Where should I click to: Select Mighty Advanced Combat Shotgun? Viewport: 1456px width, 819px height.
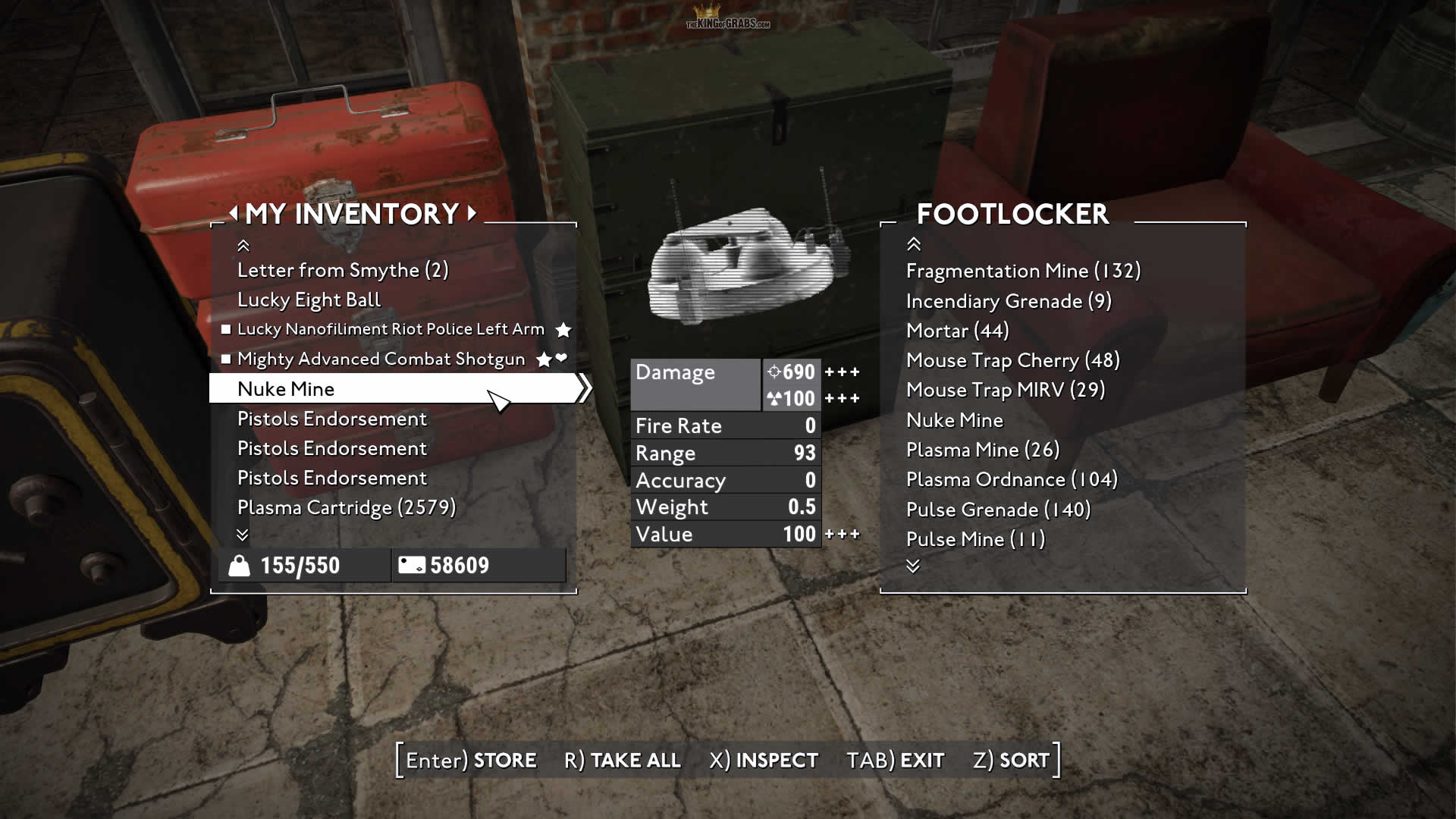tap(381, 359)
